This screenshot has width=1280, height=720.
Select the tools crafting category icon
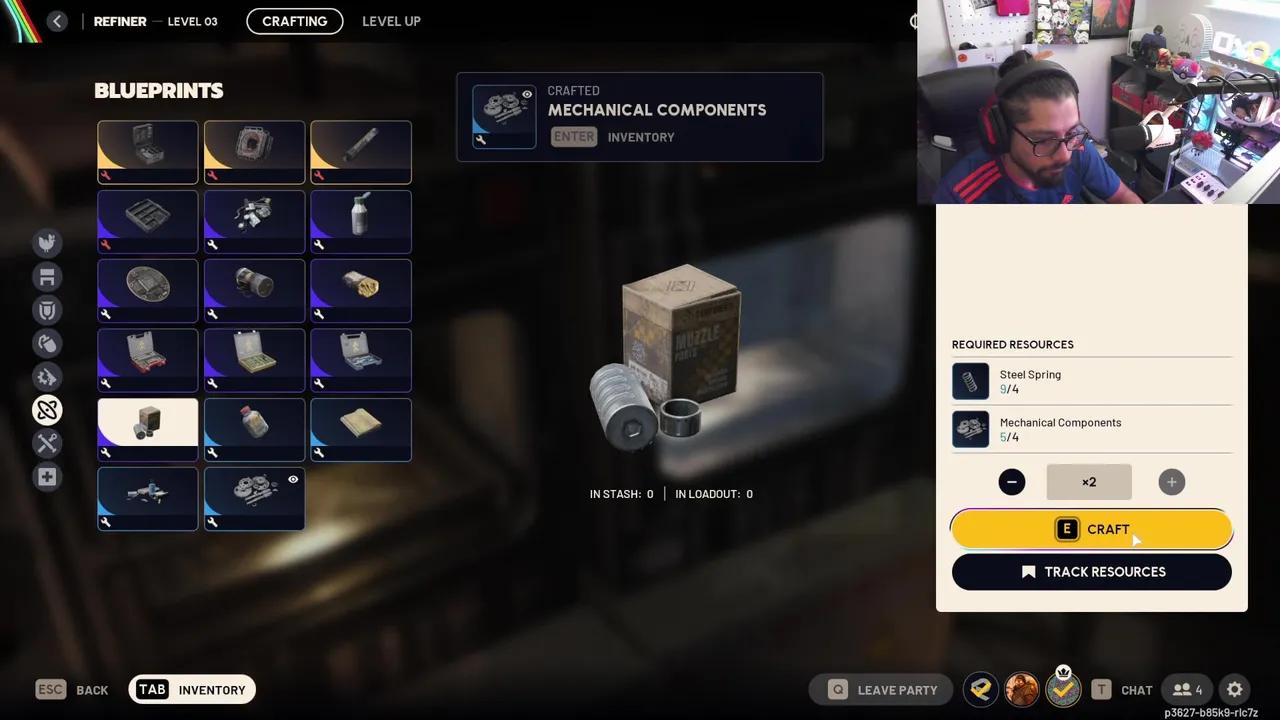point(47,443)
